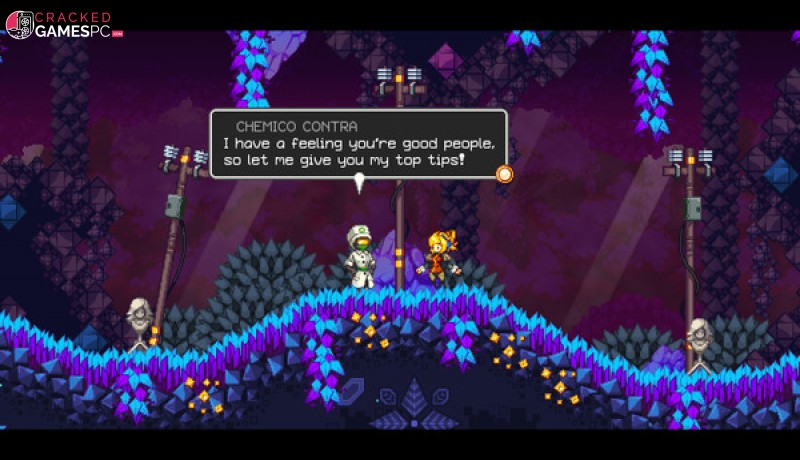The width and height of the screenshot is (800, 460).
Task: Open the Cracked Games PC logo
Action: pos(63,25)
